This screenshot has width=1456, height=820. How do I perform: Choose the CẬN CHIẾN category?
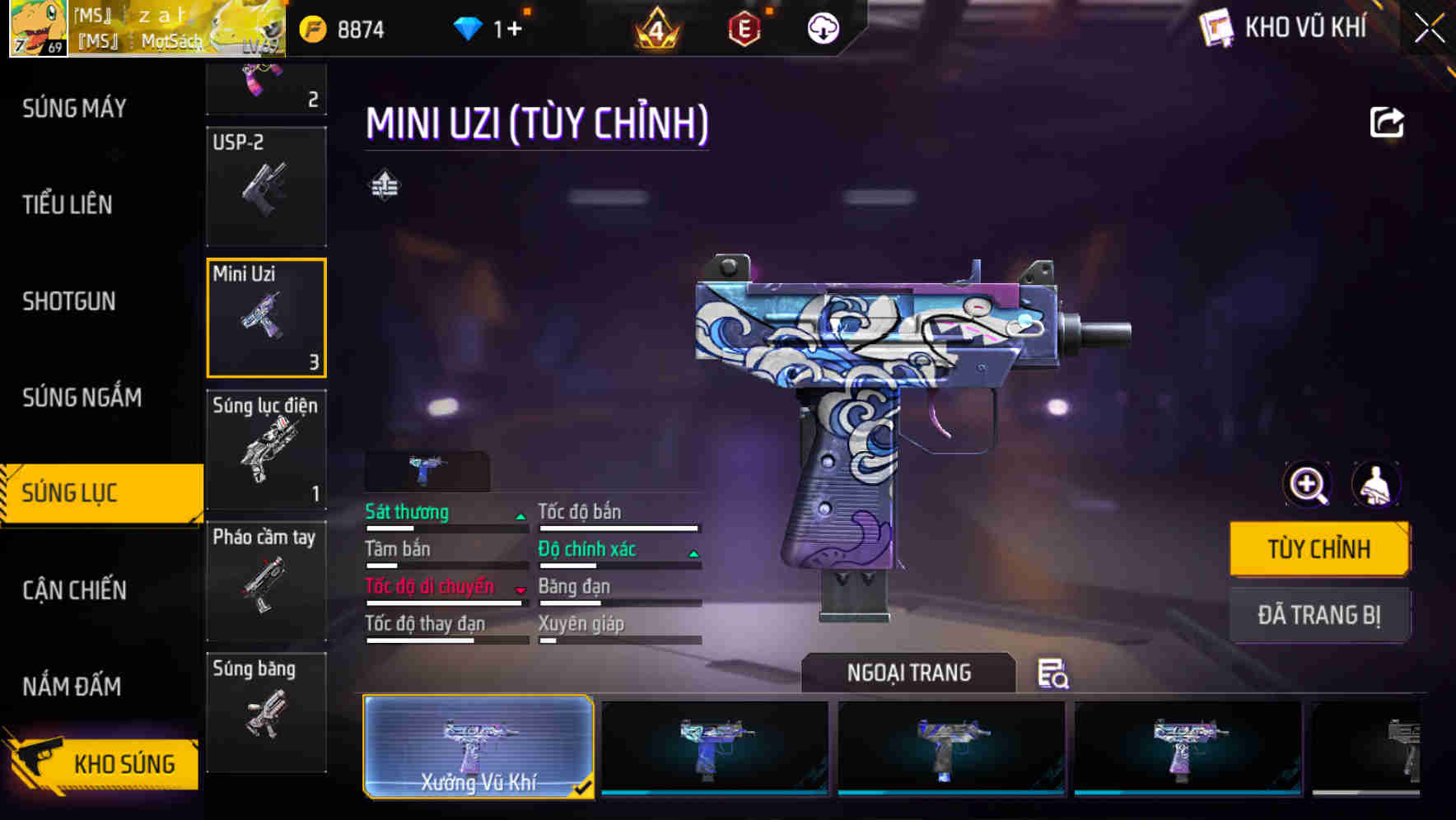74,590
